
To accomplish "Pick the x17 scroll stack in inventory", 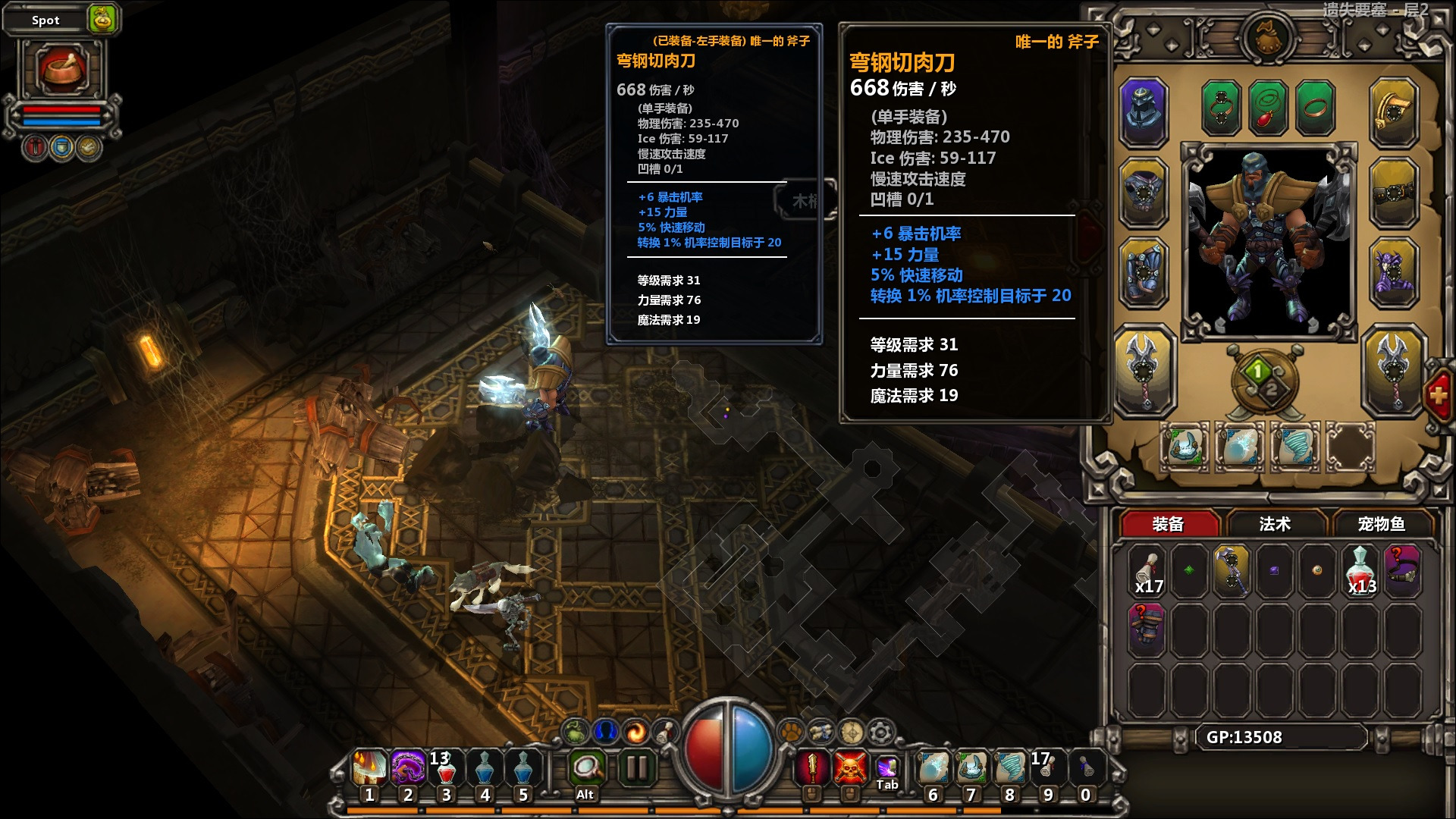I will [1147, 570].
